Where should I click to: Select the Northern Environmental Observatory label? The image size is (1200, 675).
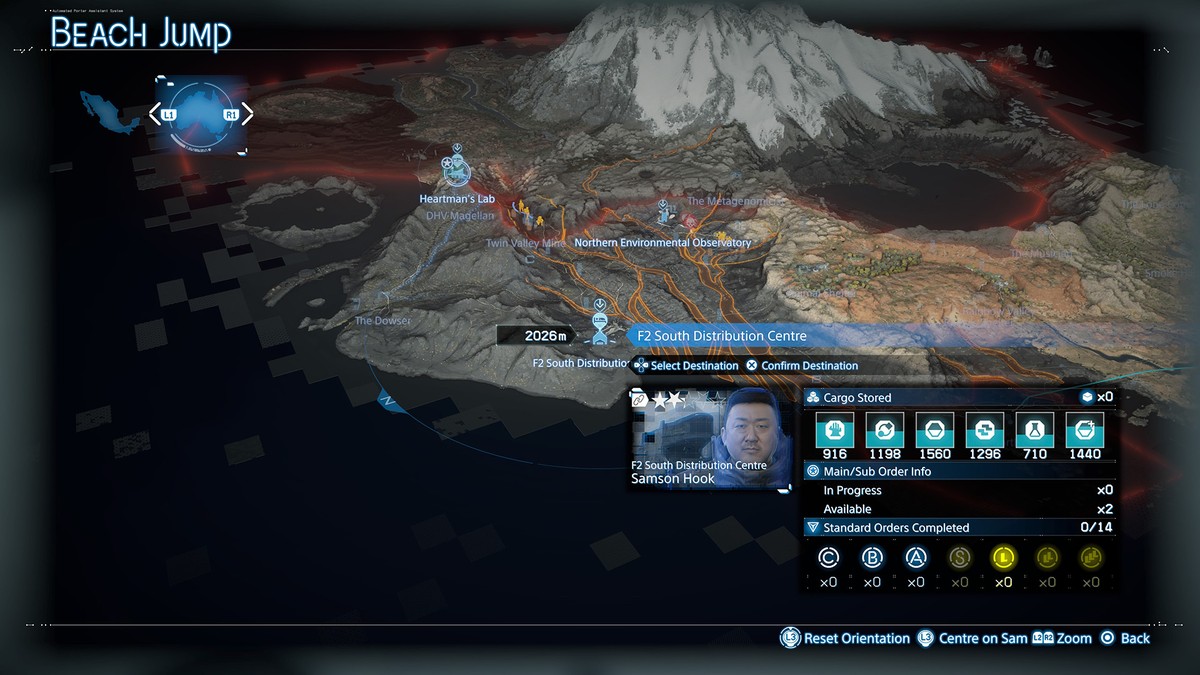coord(662,243)
